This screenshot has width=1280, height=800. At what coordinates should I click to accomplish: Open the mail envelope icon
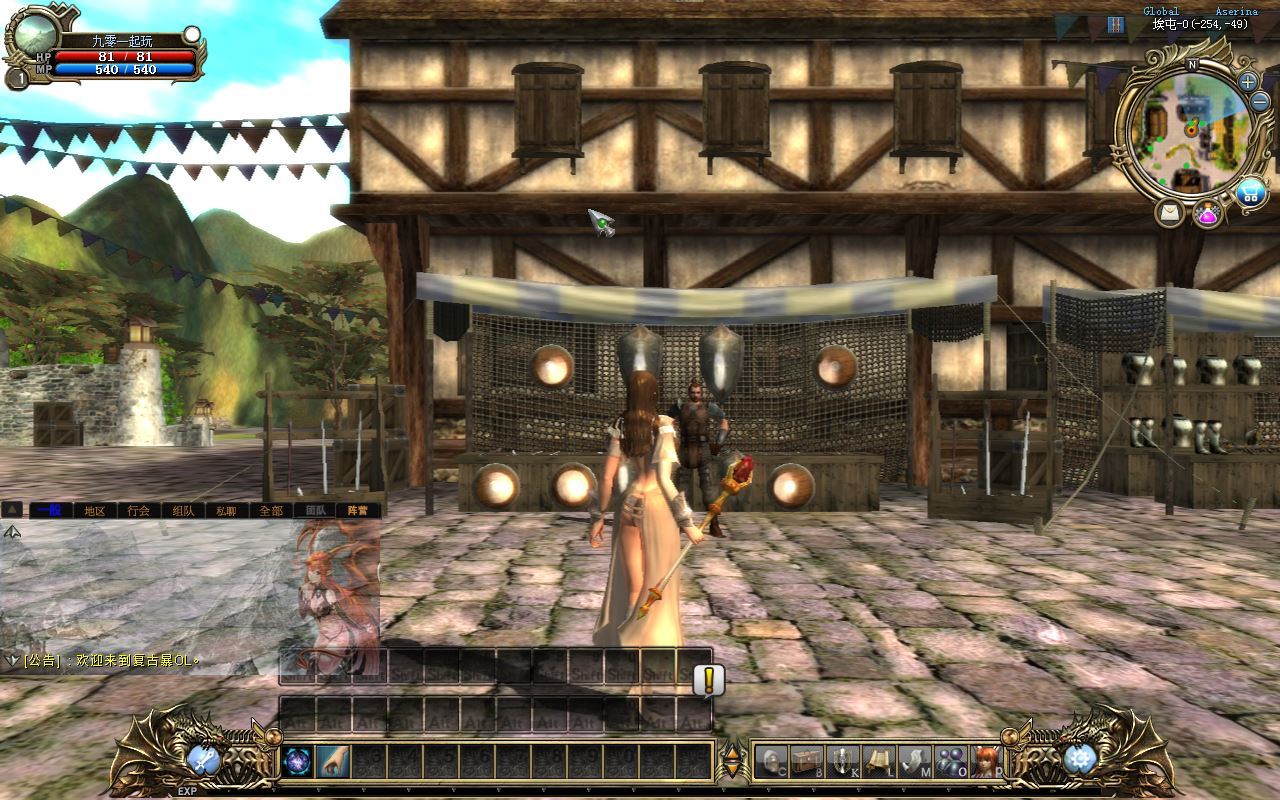click(x=1169, y=213)
